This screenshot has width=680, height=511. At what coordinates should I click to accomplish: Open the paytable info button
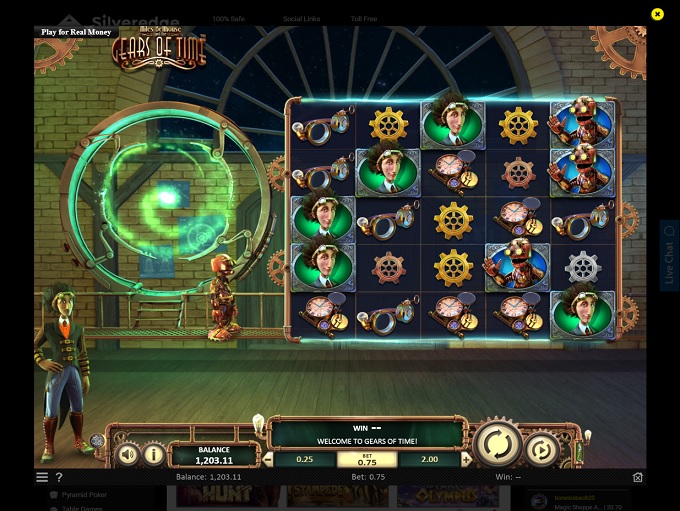[154, 455]
